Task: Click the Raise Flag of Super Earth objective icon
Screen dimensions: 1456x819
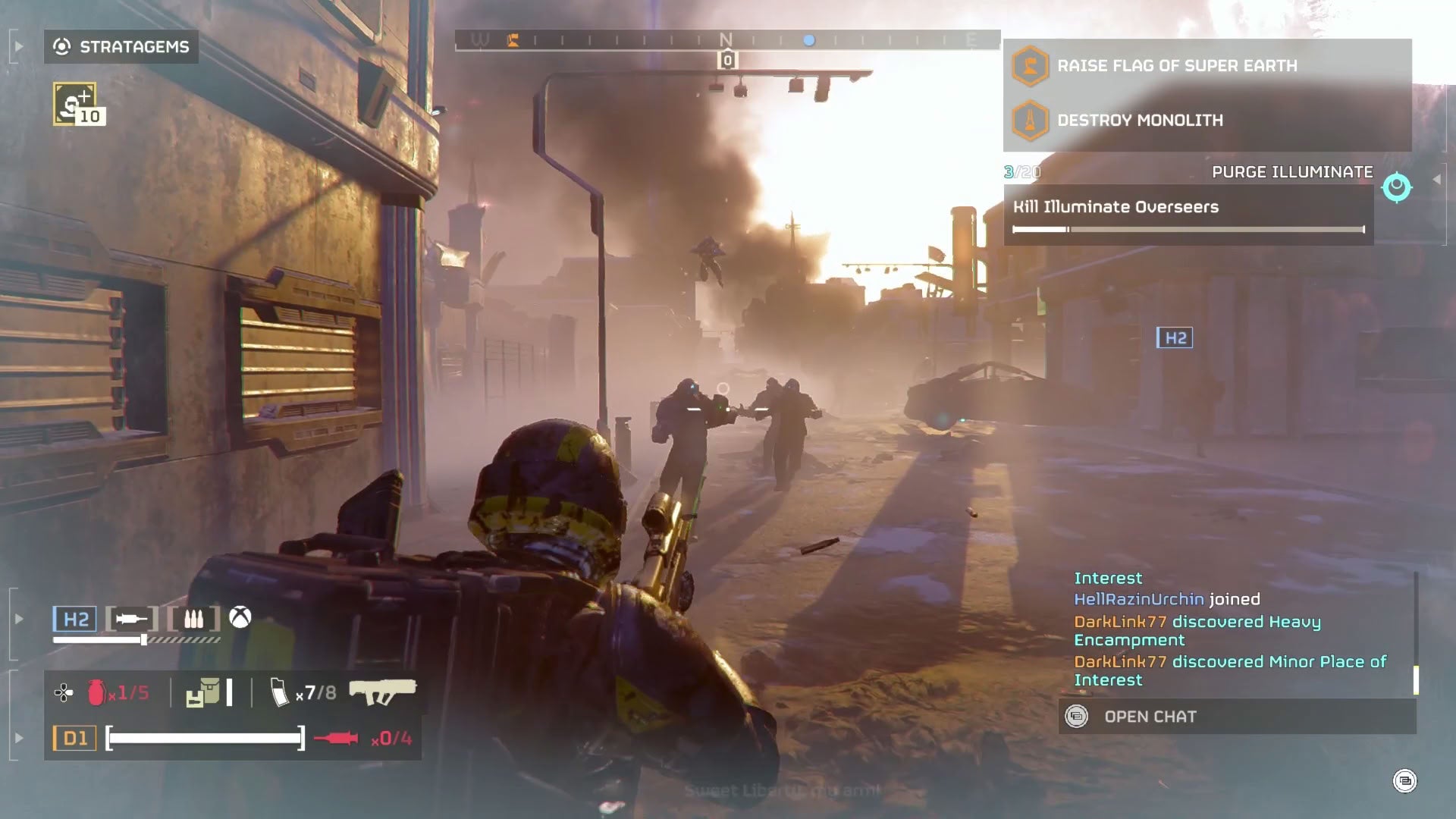Action: (1029, 65)
